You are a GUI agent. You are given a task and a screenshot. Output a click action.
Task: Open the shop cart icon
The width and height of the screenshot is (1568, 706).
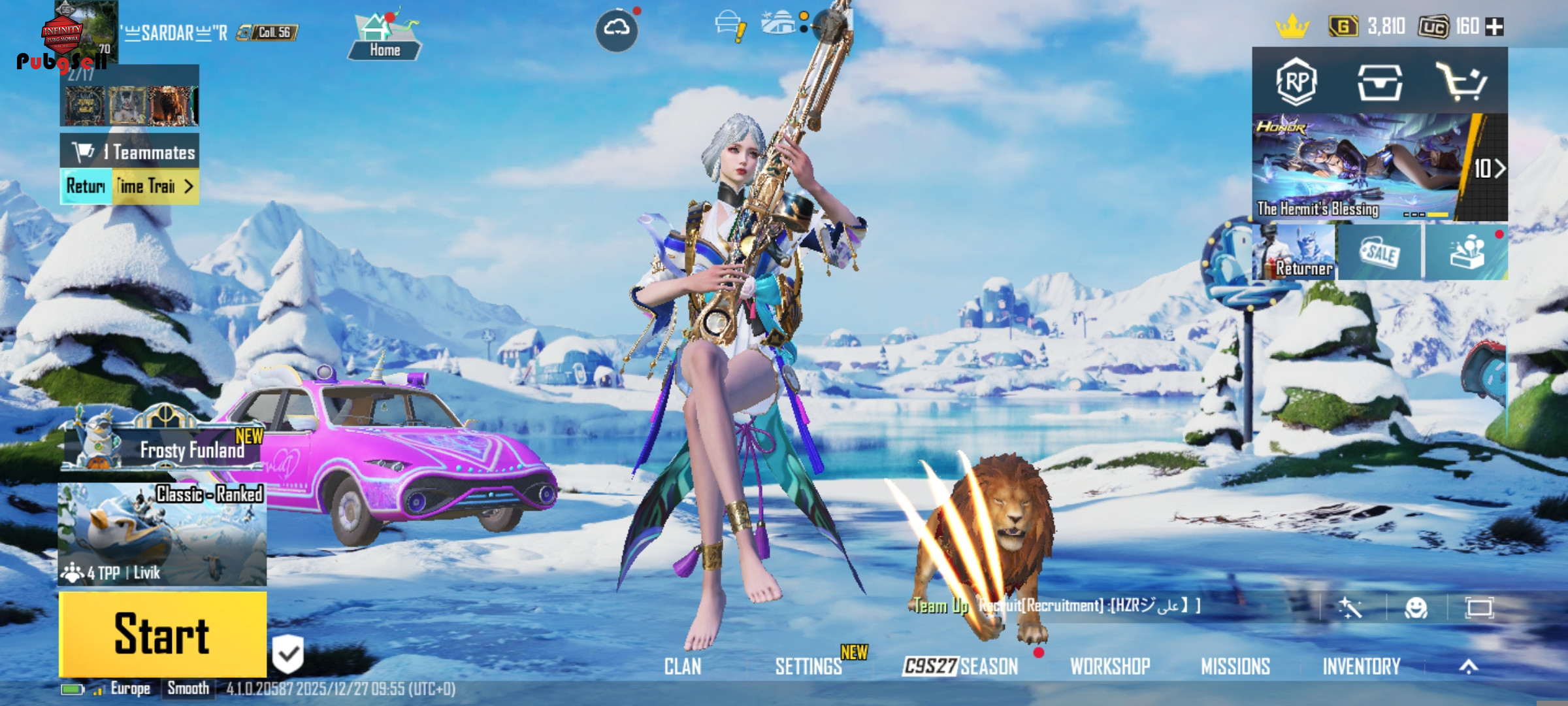(x=1461, y=82)
